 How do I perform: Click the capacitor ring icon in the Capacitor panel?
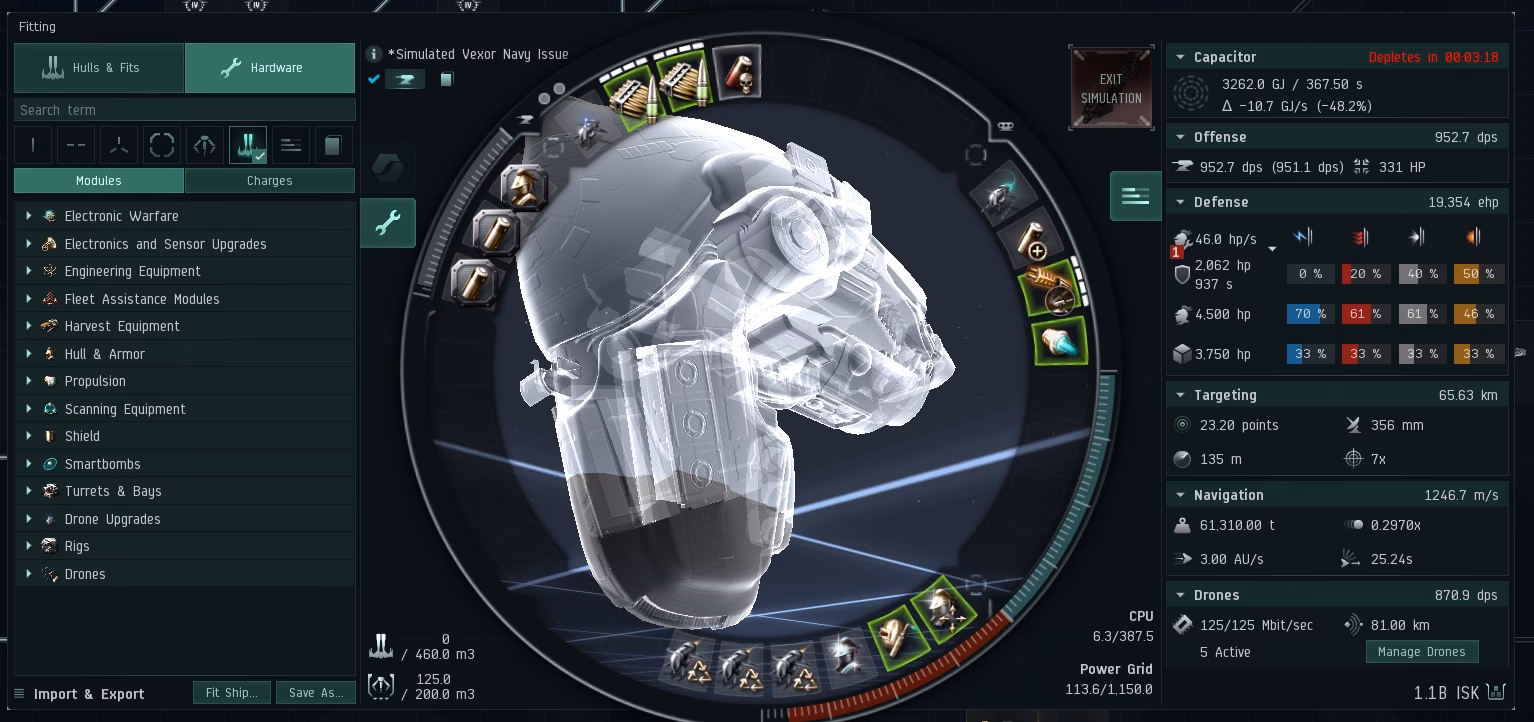point(1190,94)
